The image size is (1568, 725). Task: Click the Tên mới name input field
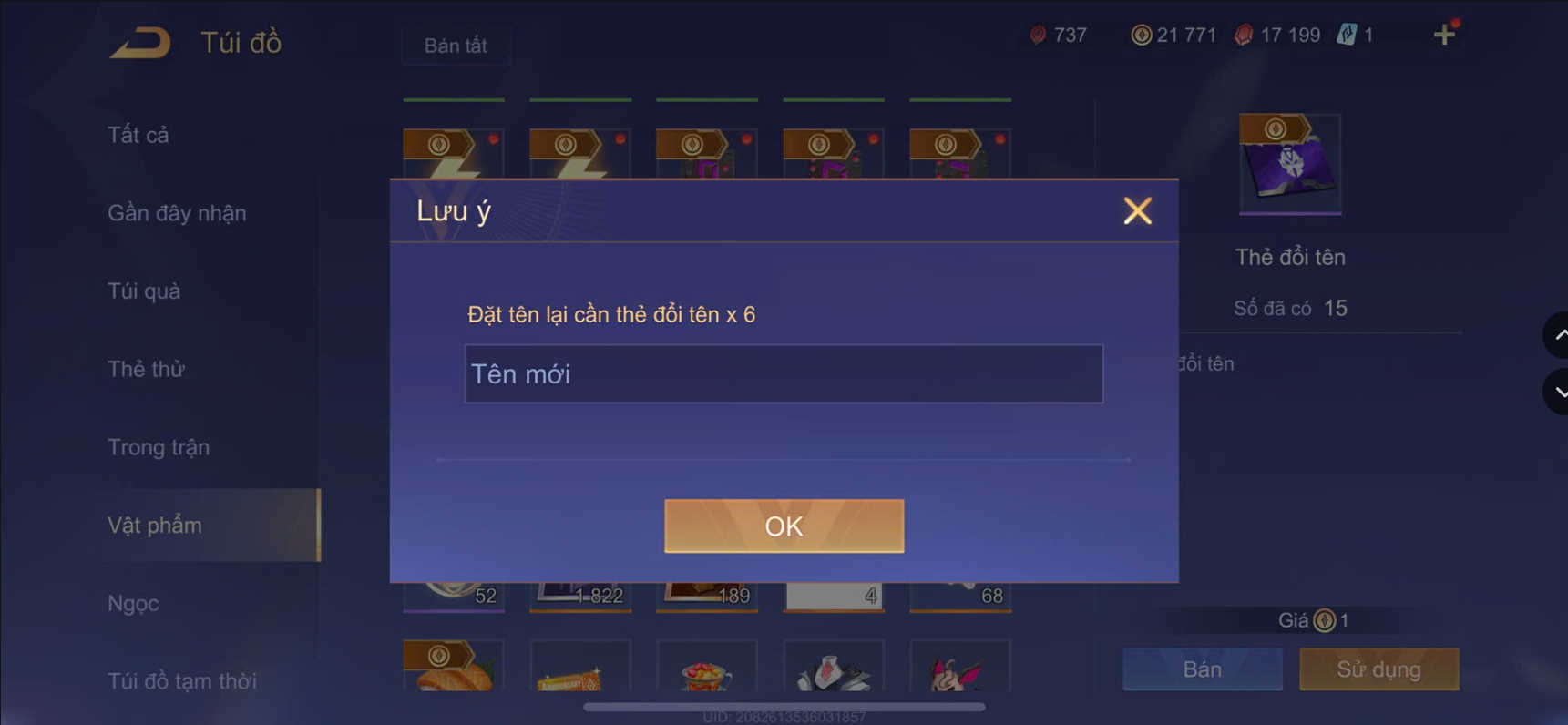[x=783, y=373]
